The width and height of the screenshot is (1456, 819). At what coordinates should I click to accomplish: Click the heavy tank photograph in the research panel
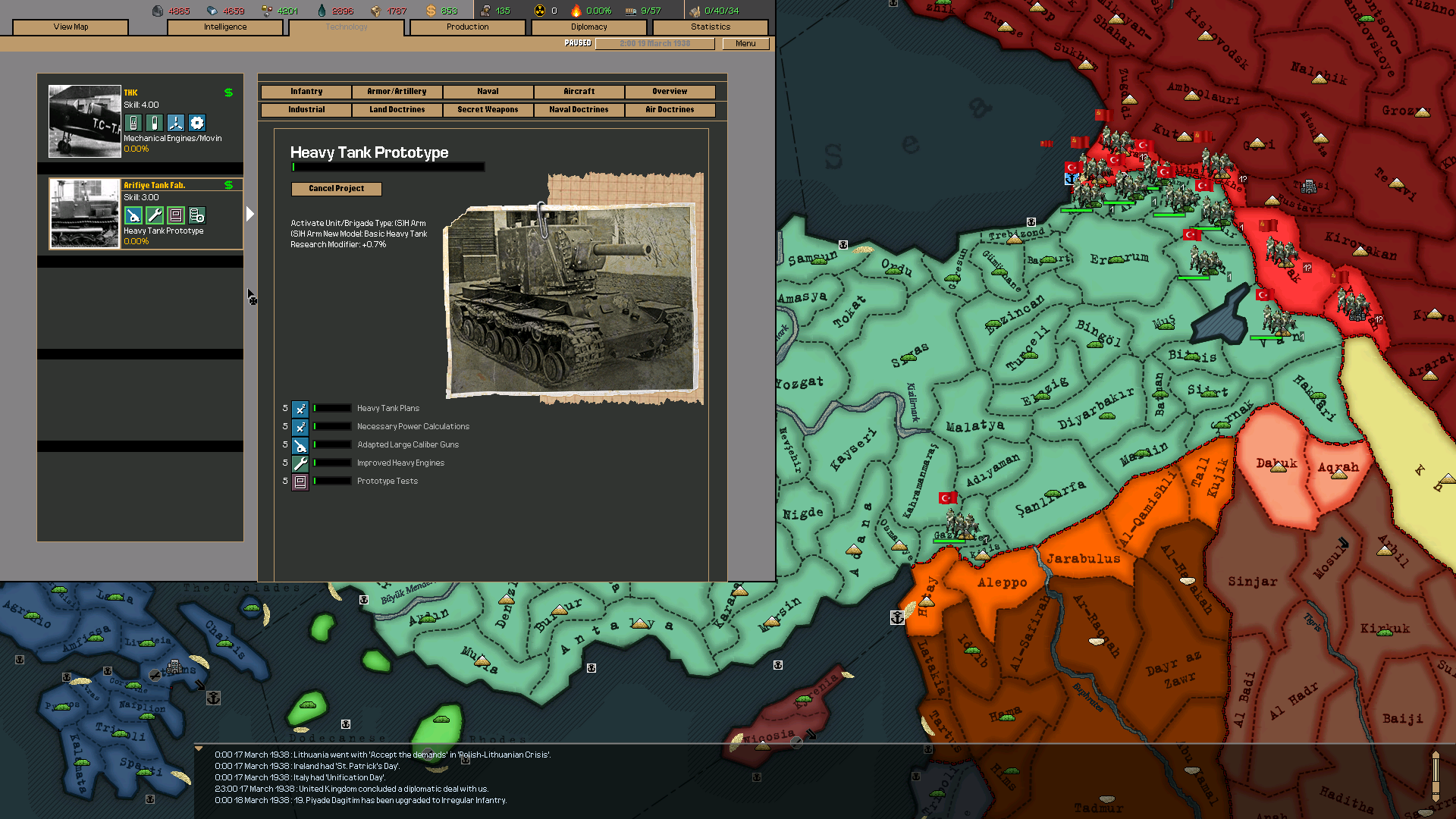point(573,300)
